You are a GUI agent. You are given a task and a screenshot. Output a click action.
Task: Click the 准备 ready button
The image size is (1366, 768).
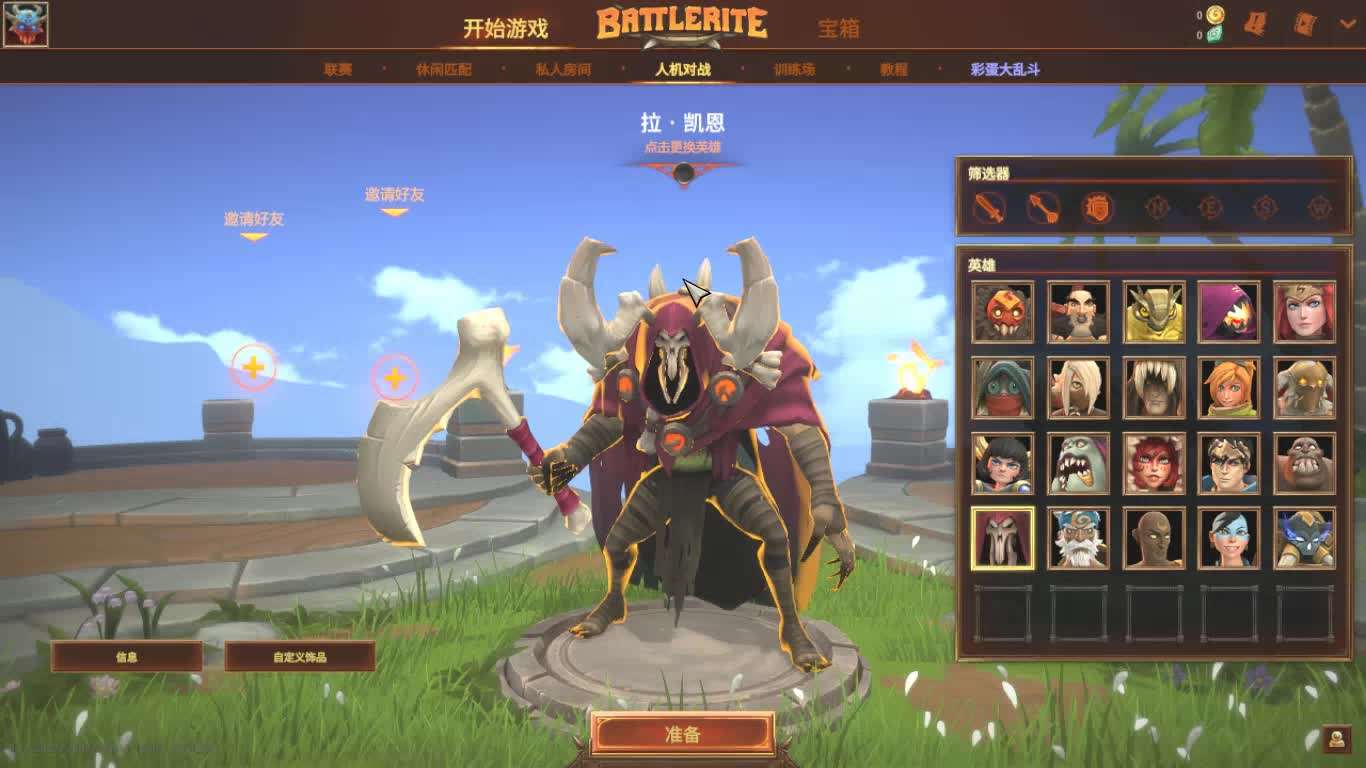683,734
